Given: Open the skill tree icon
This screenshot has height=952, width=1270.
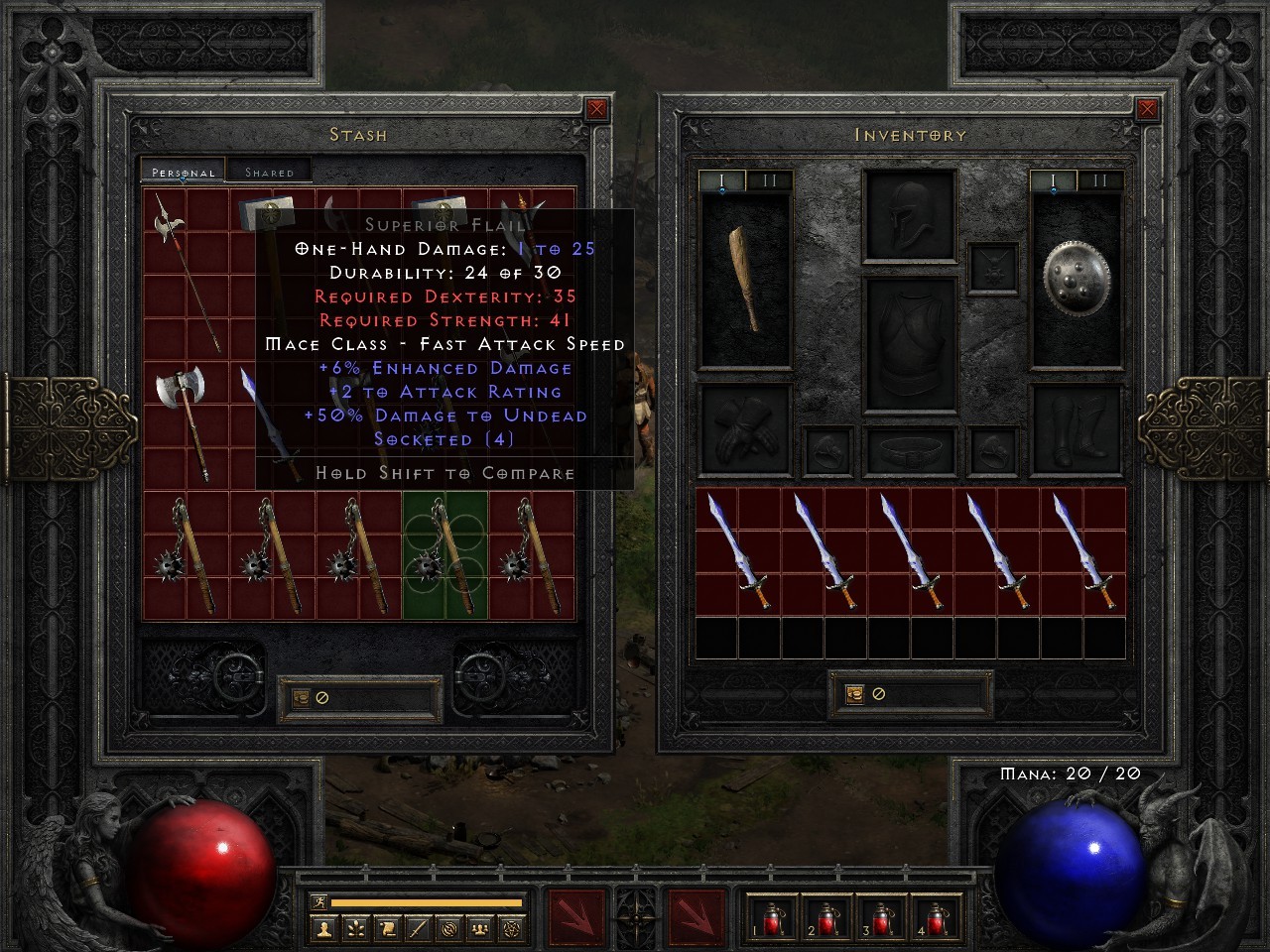Looking at the screenshot, I should (x=356, y=930).
